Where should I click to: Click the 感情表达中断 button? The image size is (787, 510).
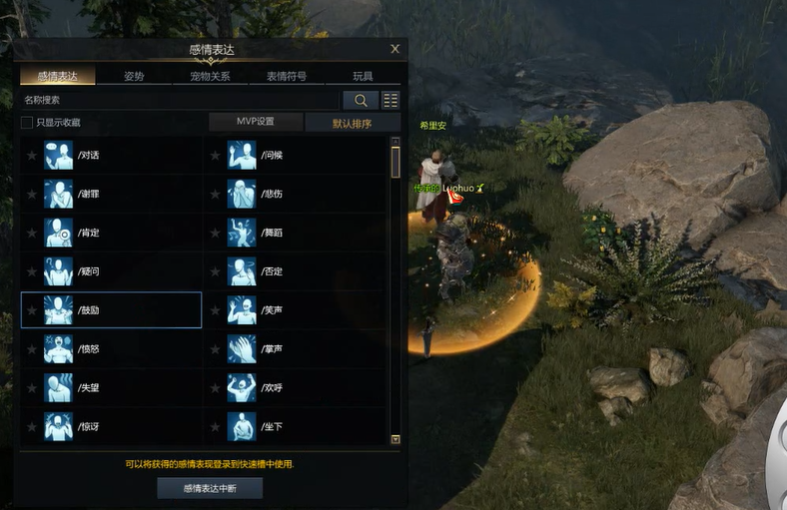(209, 488)
